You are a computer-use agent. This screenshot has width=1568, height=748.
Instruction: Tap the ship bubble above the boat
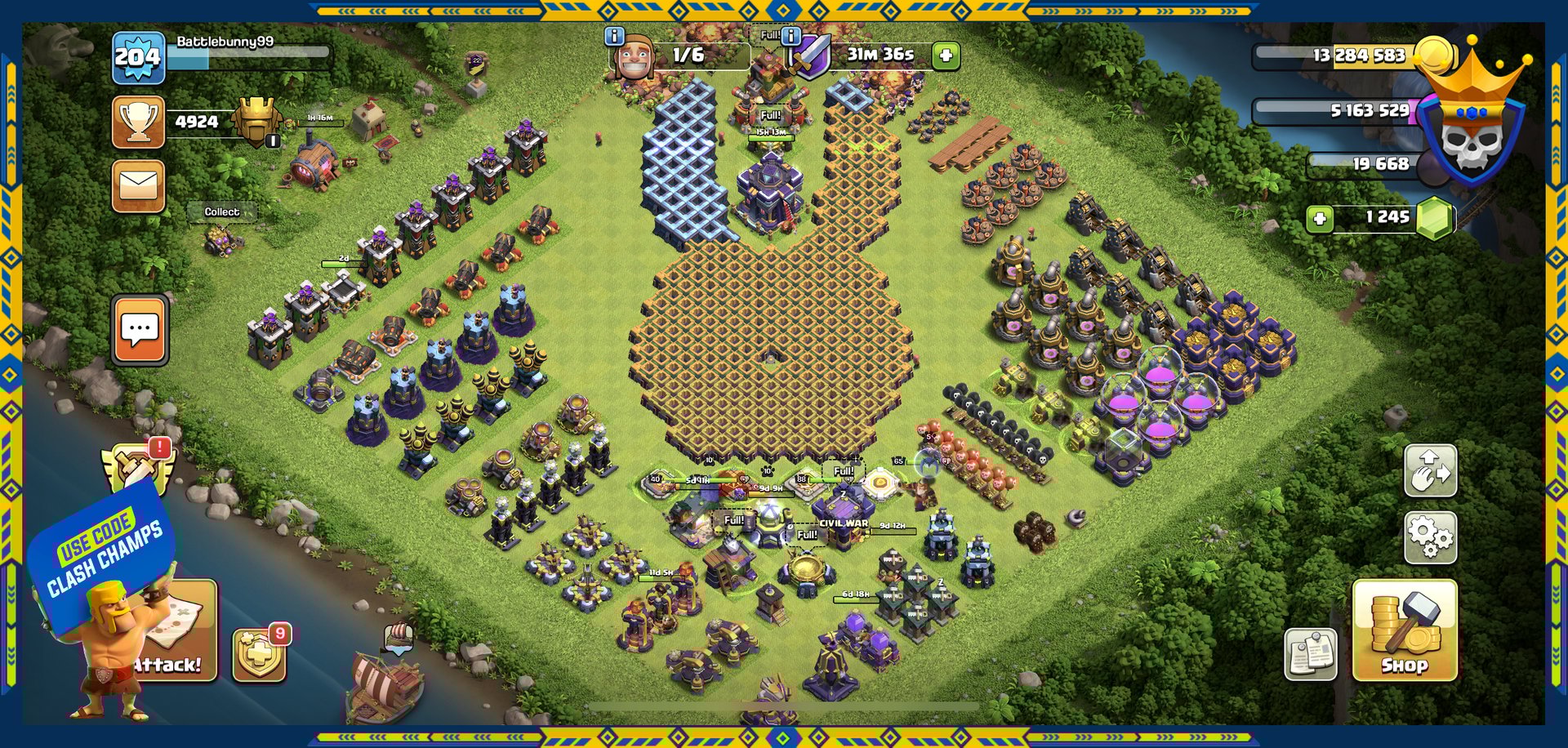(398, 636)
